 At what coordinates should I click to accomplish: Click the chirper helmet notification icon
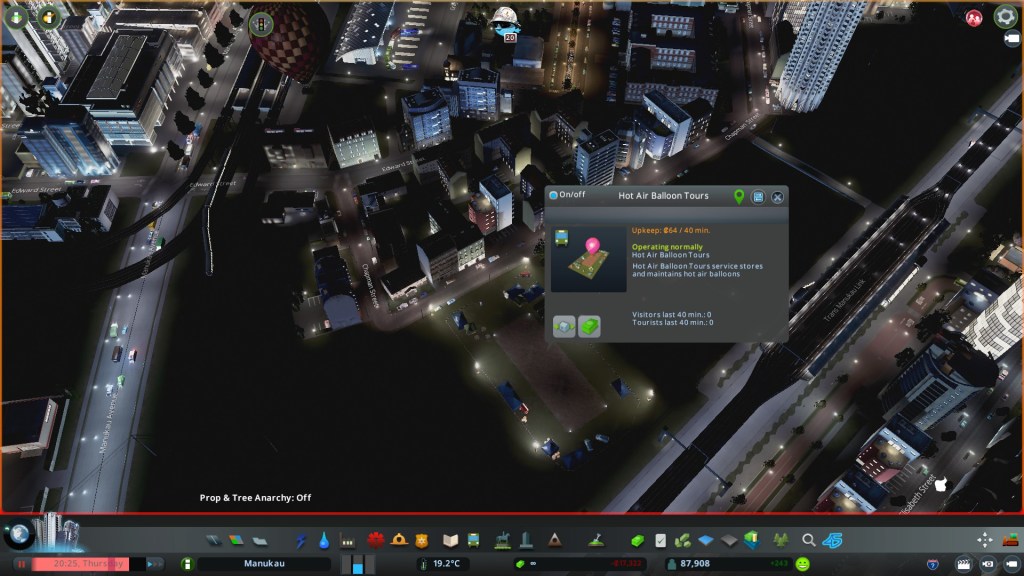(x=502, y=18)
